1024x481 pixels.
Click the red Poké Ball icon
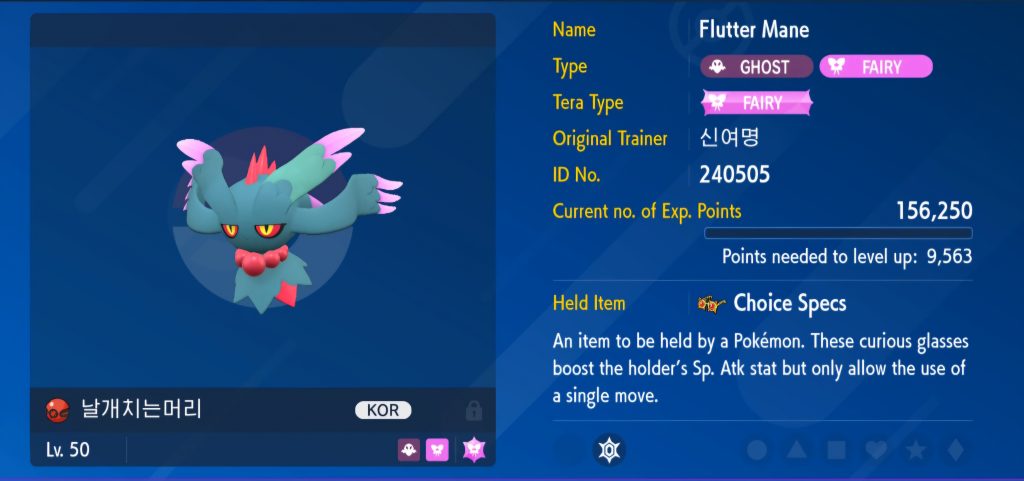57,410
